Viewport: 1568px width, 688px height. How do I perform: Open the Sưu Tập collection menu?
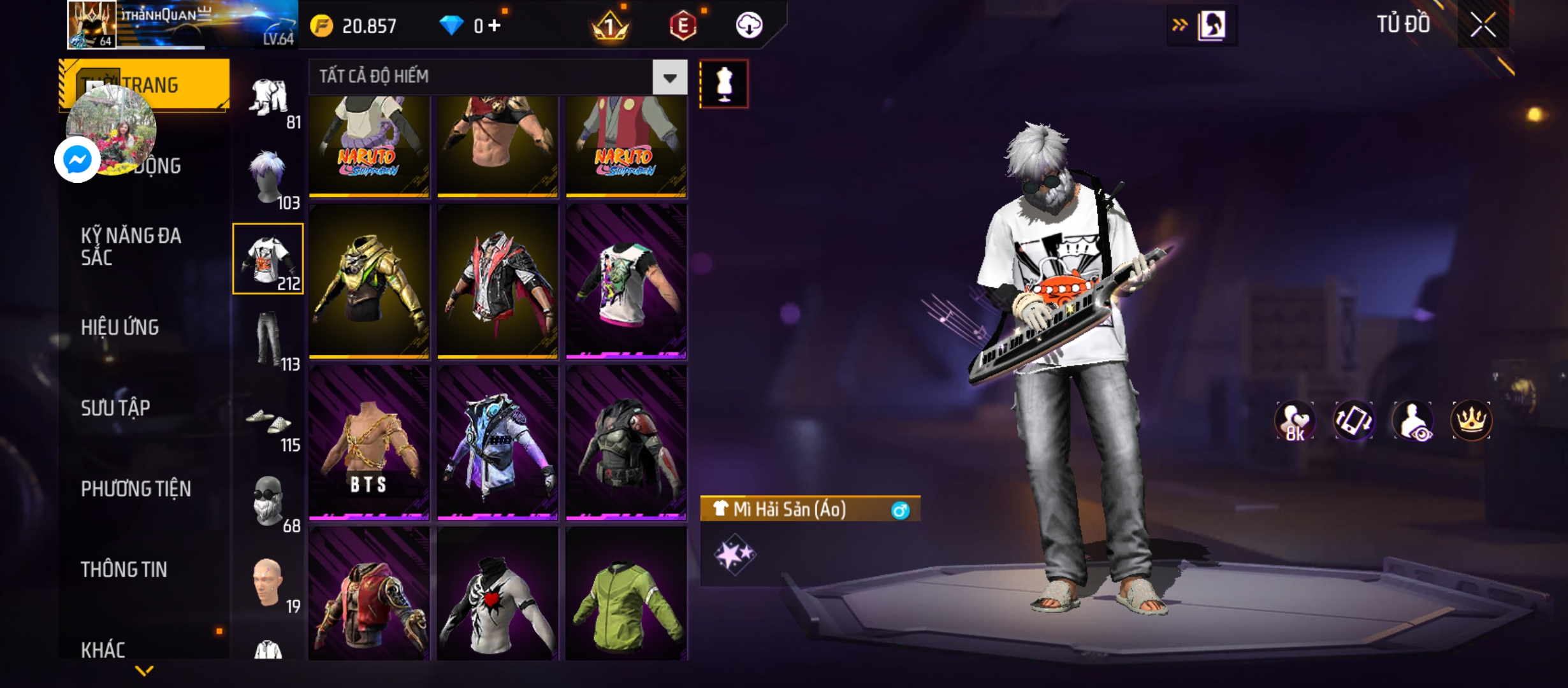coord(115,408)
